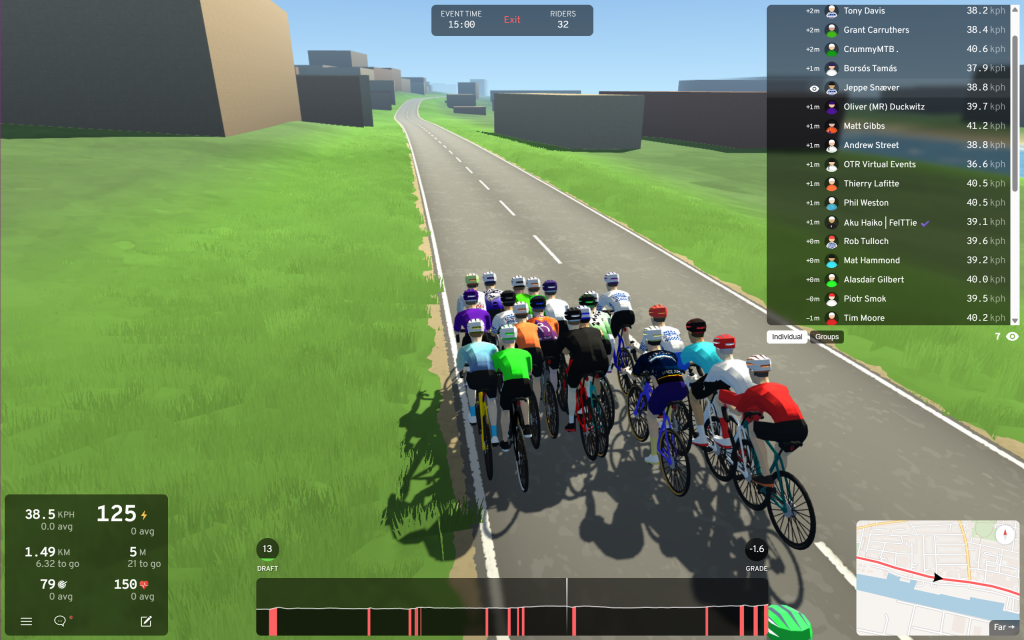Choose Tim Moore's leaderboard entry

pos(890,318)
